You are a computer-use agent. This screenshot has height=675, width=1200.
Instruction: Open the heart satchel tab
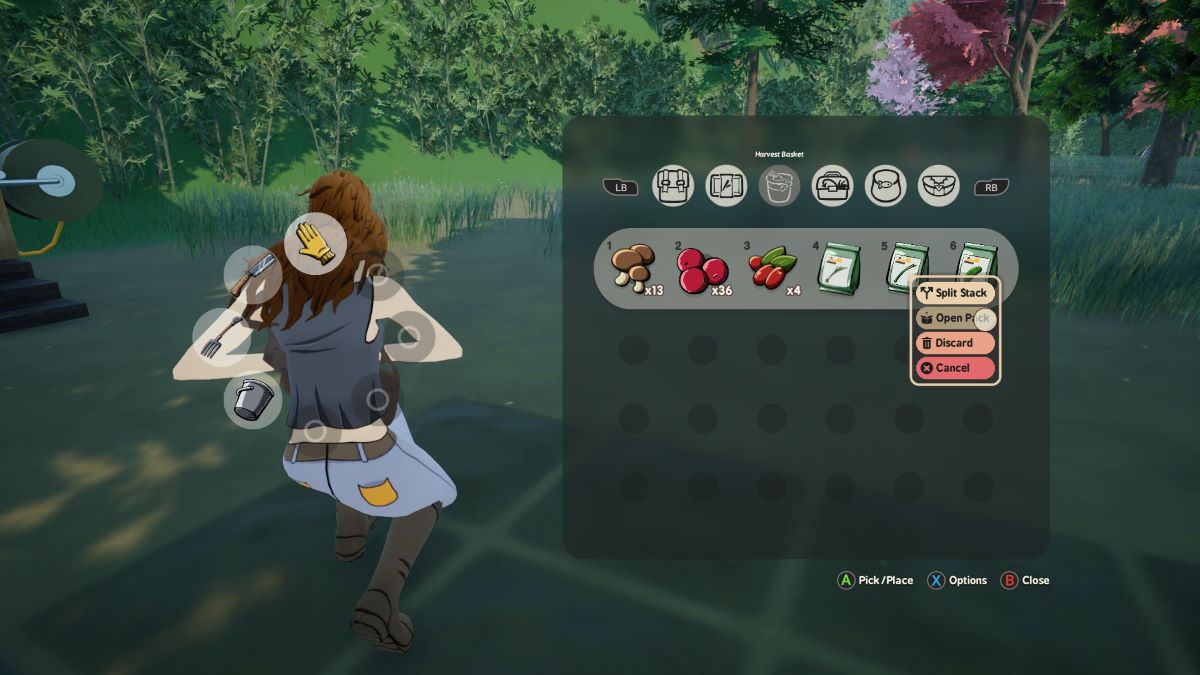tap(938, 186)
